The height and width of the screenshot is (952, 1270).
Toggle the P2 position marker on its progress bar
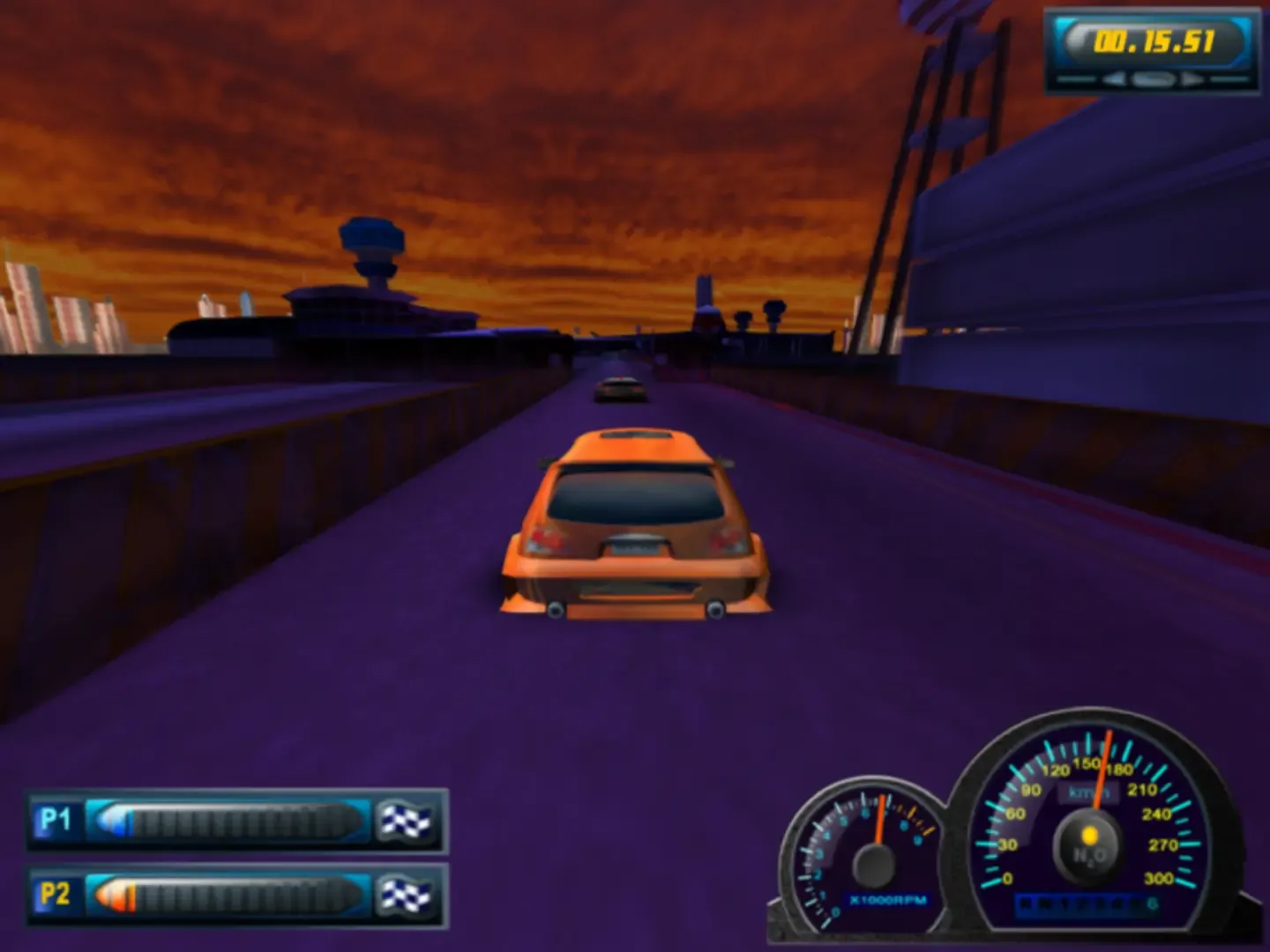point(119,893)
